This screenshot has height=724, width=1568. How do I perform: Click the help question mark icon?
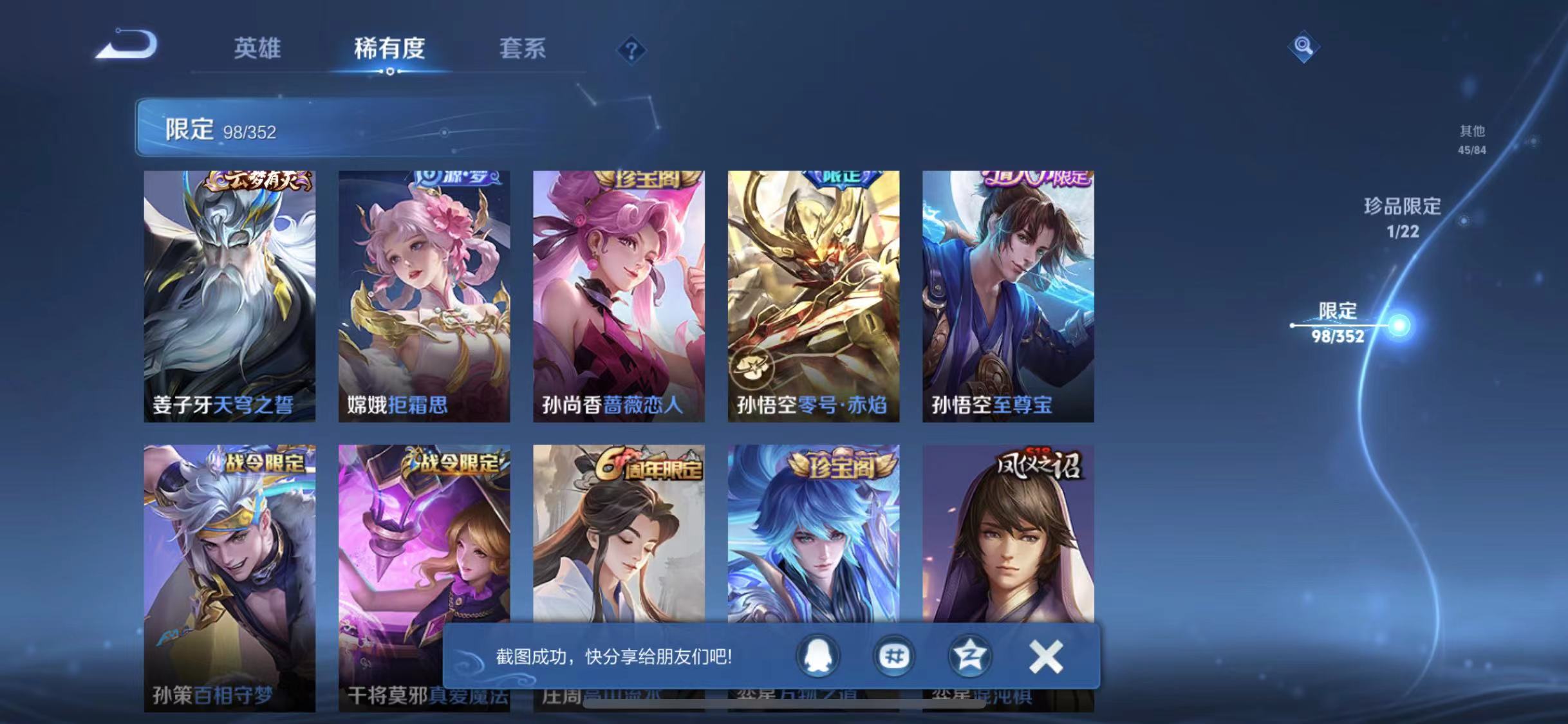coord(633,50)
